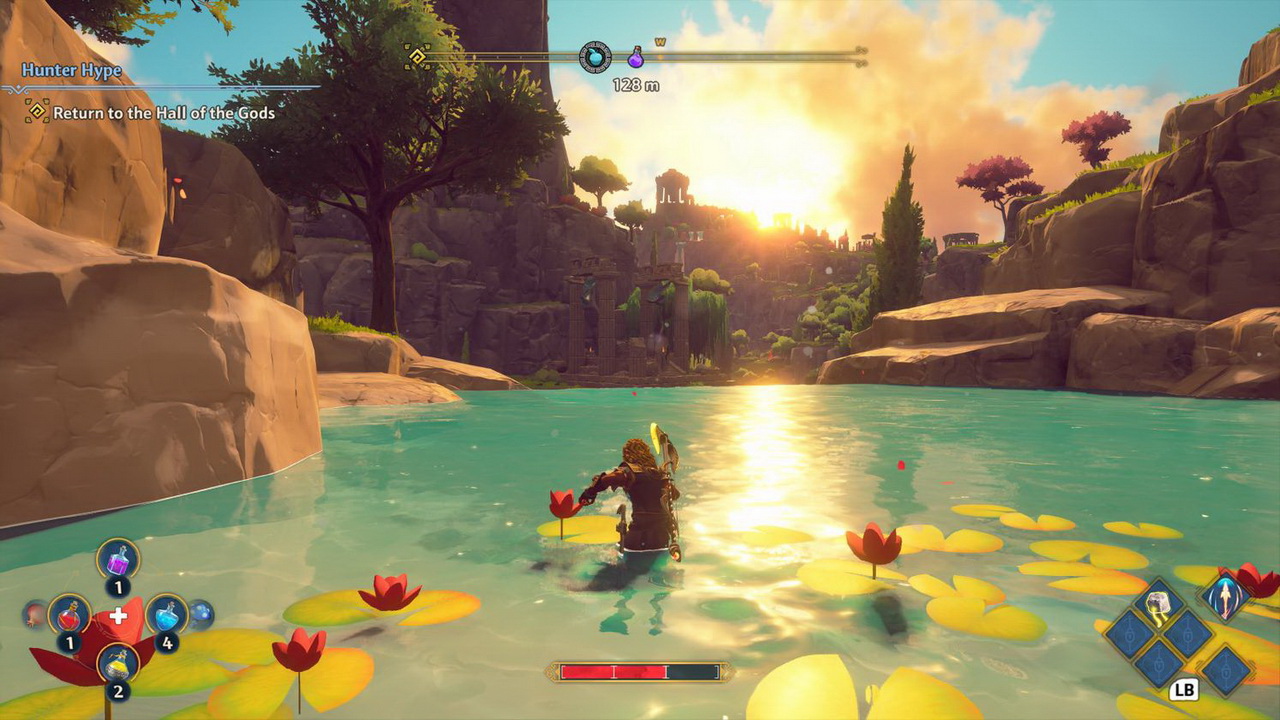Select the purple potion marker on the compass
Screen dimensions: 1280x720
(x=635, y=58)
